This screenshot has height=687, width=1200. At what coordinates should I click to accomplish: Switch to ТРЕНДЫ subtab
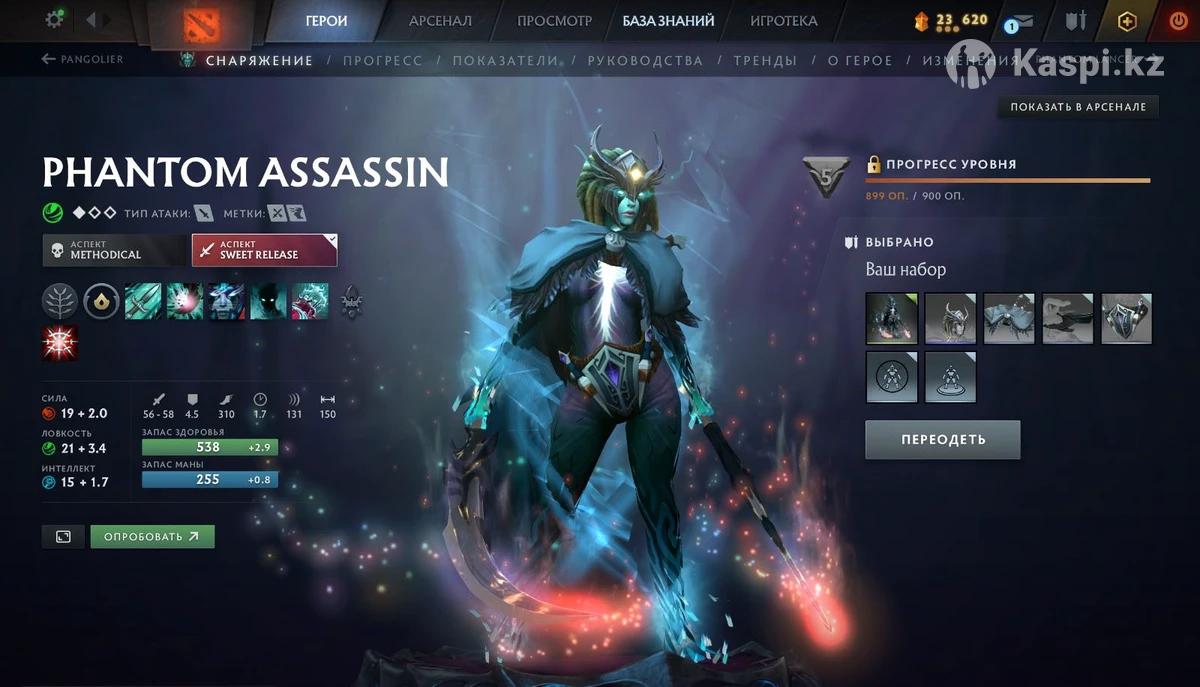click(x=765, y=60)
